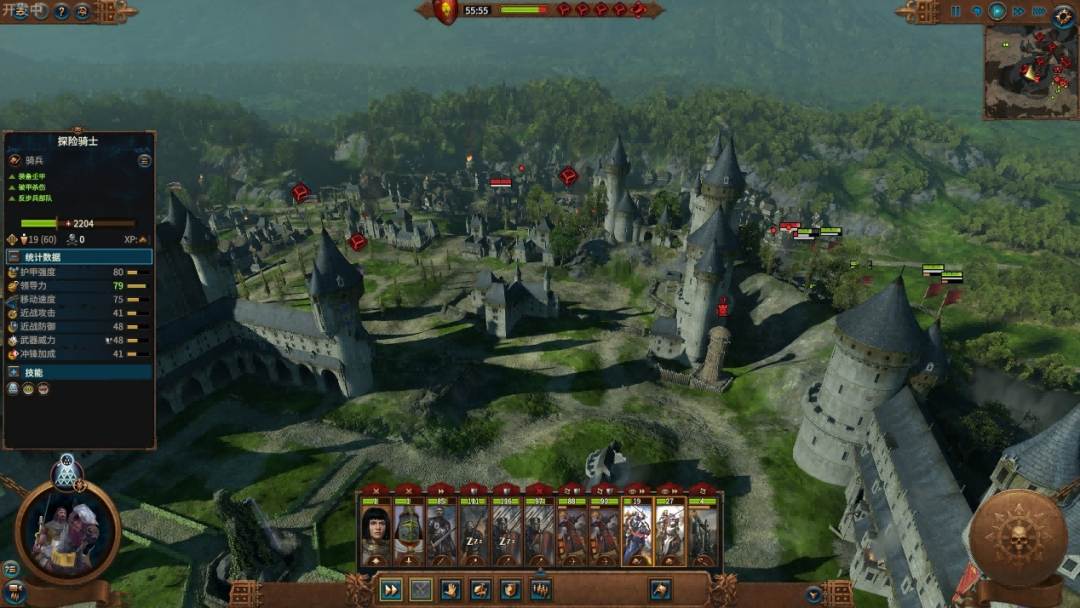Select the dark-haired female lord unit card

coord(376,532)
